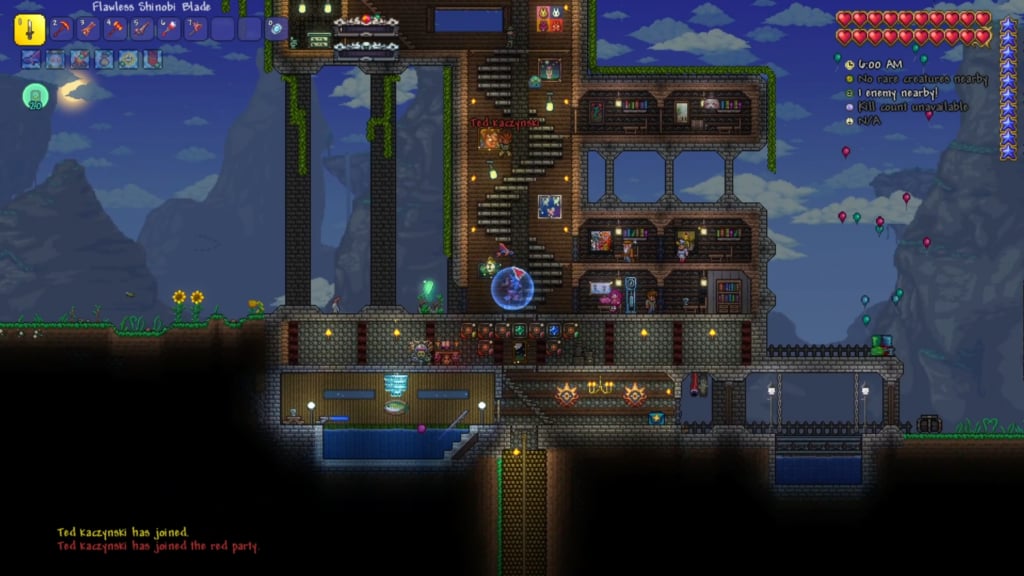This screenshot has width=1024, height=576.
Task: Select the Flawless Shinobi Blade hotbar slot
Action: 28,29
